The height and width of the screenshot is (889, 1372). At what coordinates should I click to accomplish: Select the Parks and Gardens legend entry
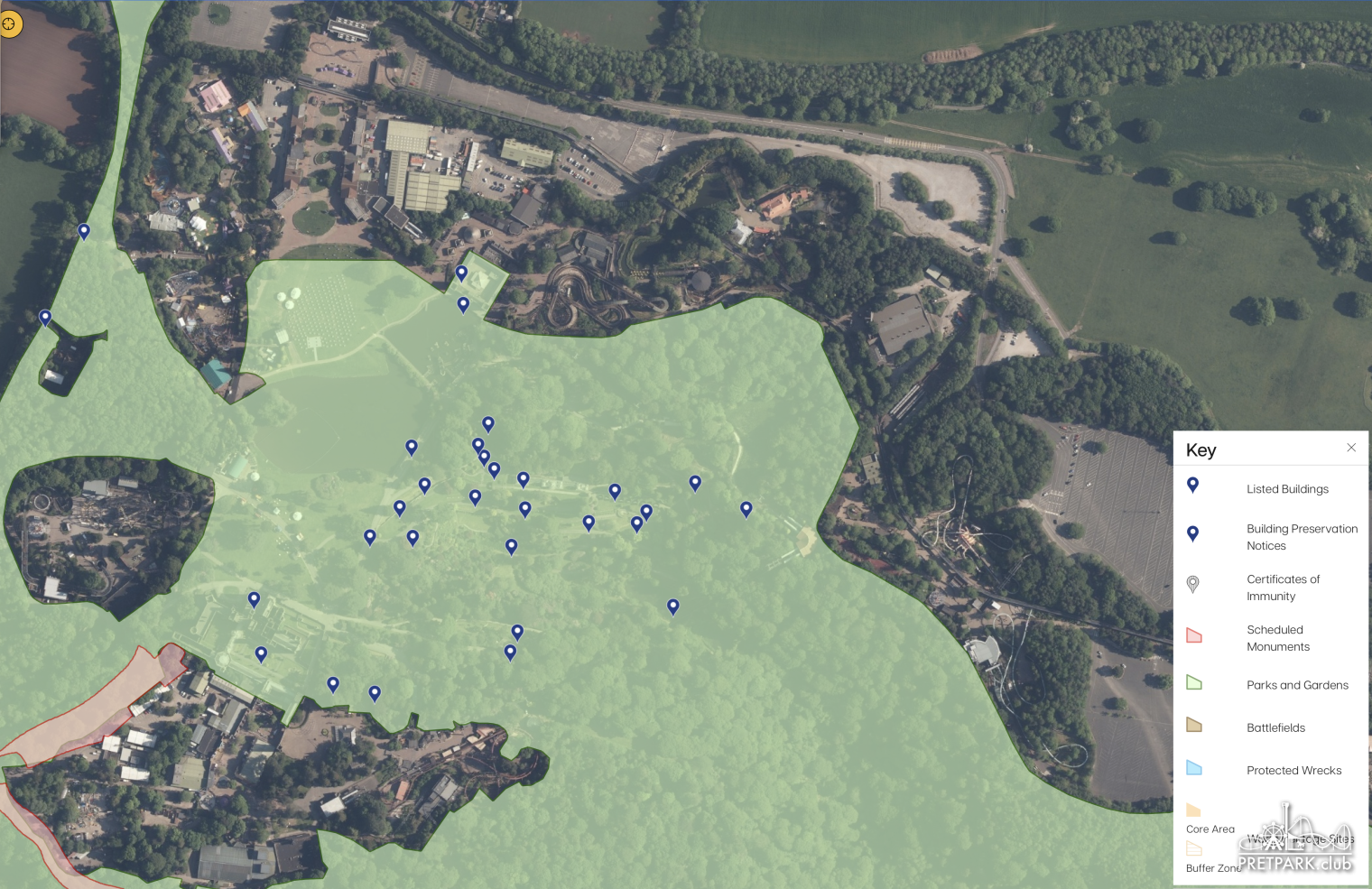coord(1297,685)
